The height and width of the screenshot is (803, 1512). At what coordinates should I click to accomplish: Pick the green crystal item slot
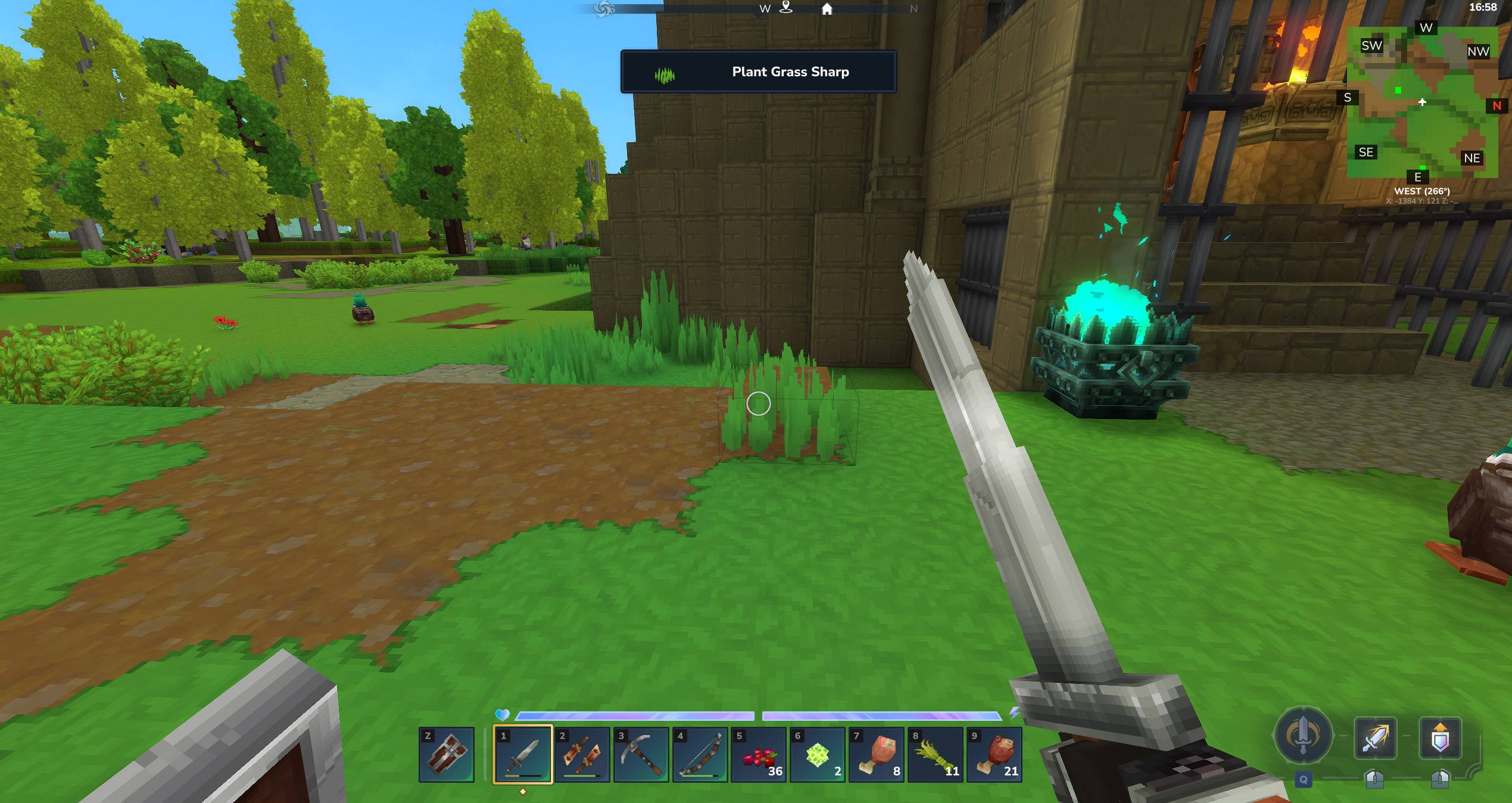(x=818, y=754)
